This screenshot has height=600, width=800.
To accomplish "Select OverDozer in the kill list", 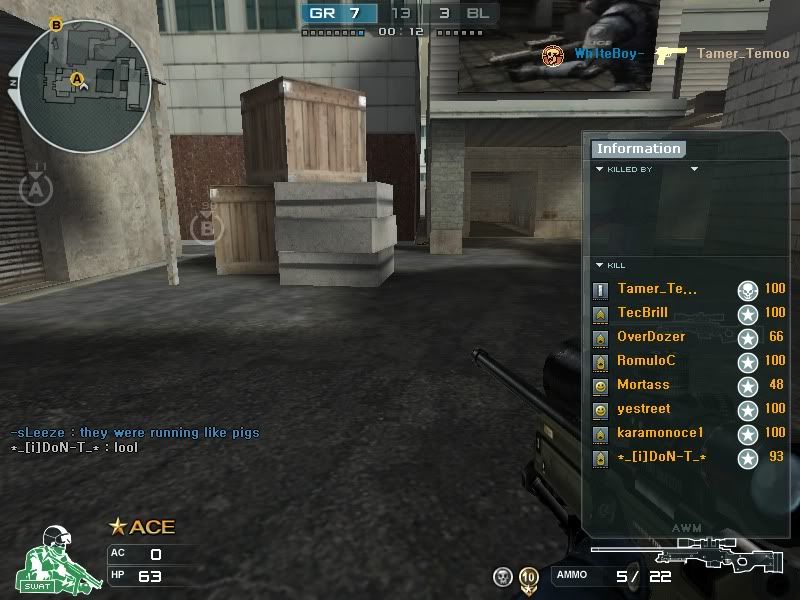I will pos(651,337).
